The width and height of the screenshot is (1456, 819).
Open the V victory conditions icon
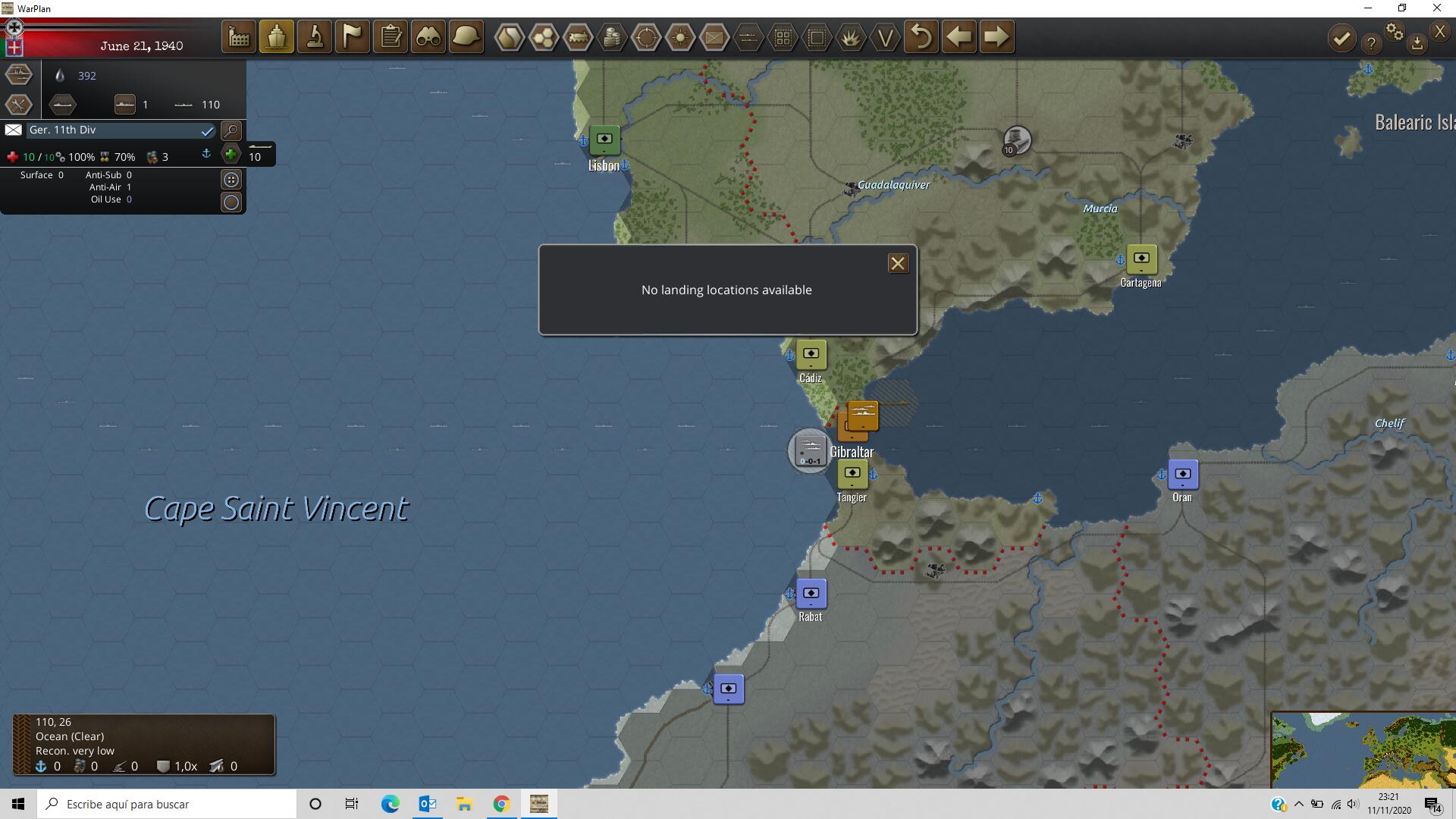coord(884,36)
